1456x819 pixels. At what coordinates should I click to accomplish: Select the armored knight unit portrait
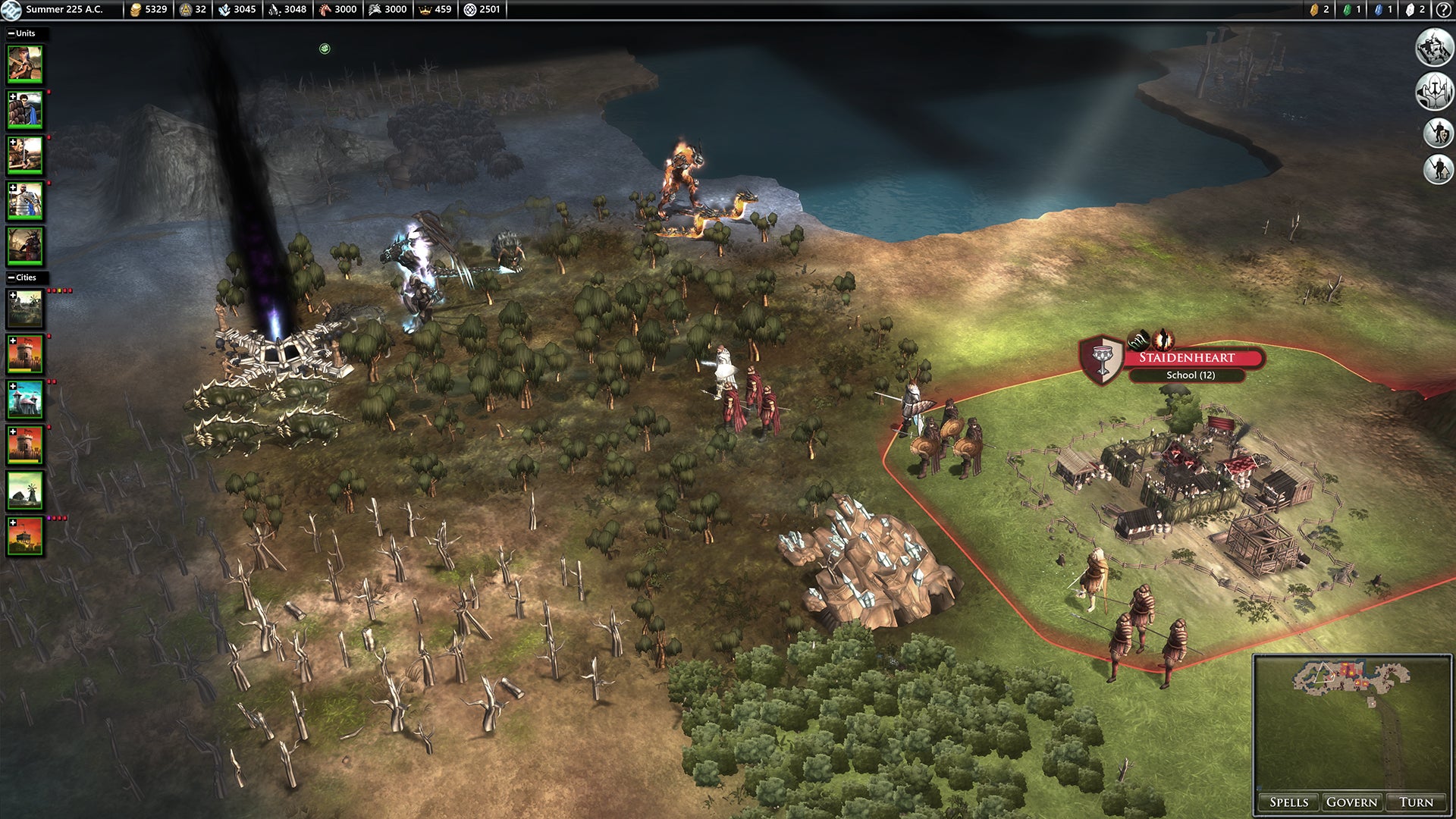(25, 201)
